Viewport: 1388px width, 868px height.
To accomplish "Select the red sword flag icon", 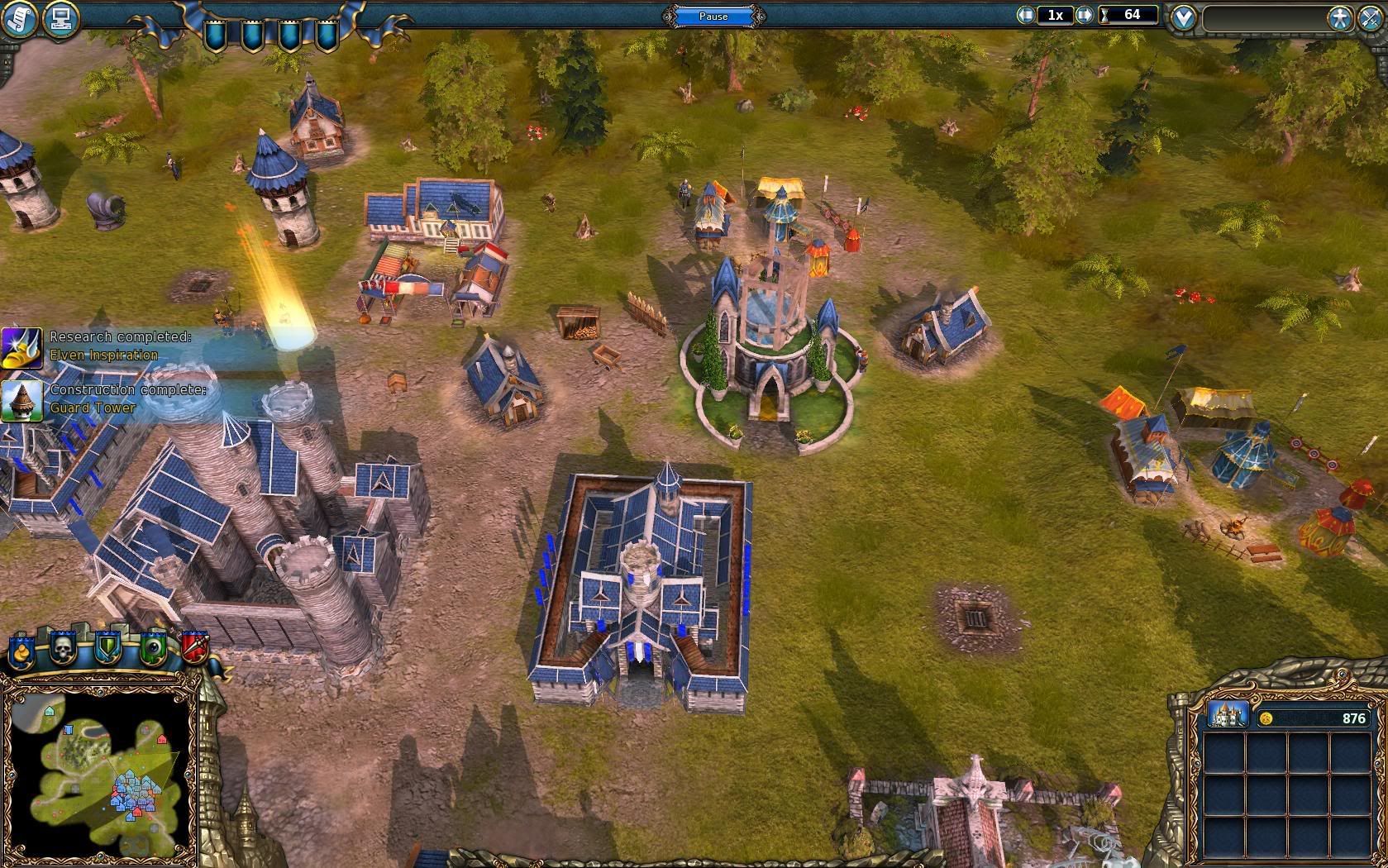I will 194,647.
